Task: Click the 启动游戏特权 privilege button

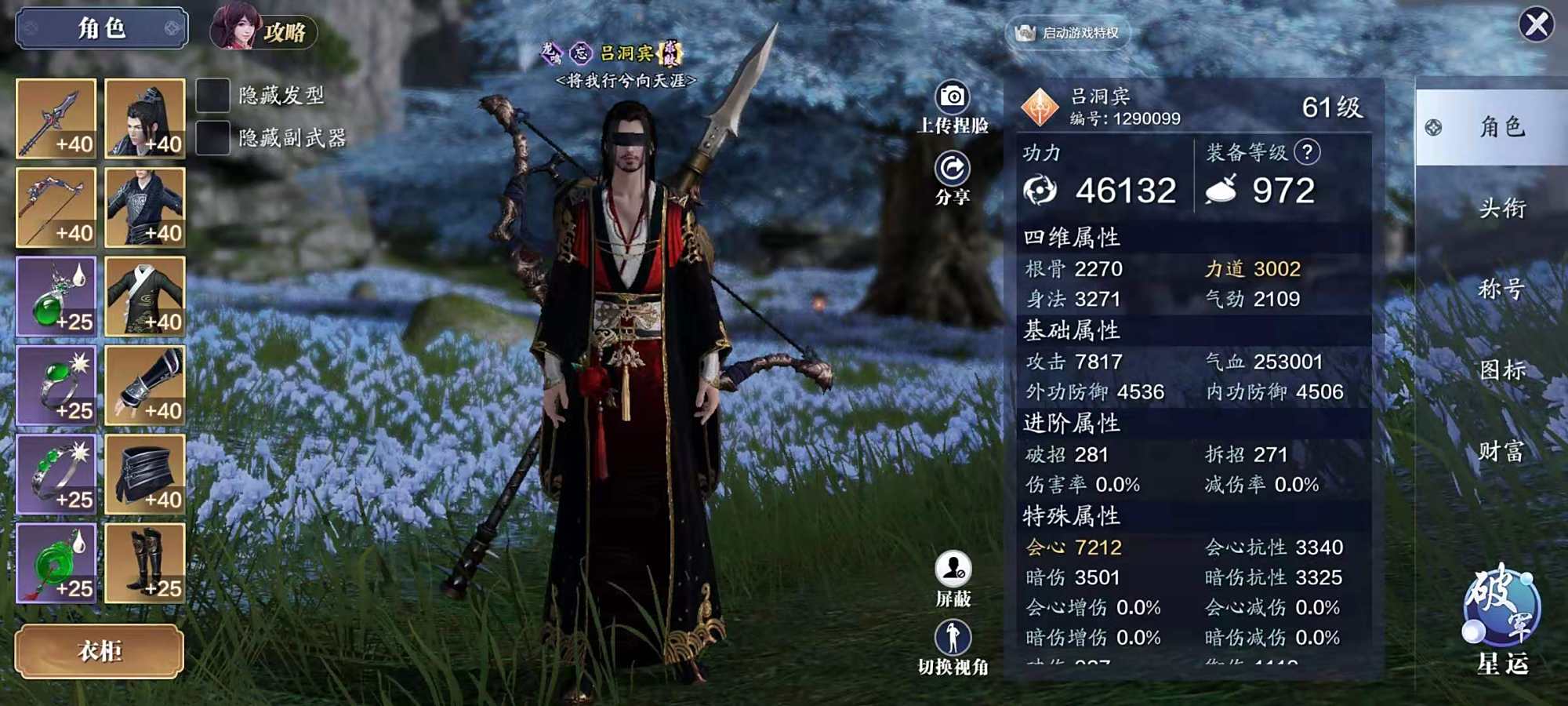Action: (1068, 33)
